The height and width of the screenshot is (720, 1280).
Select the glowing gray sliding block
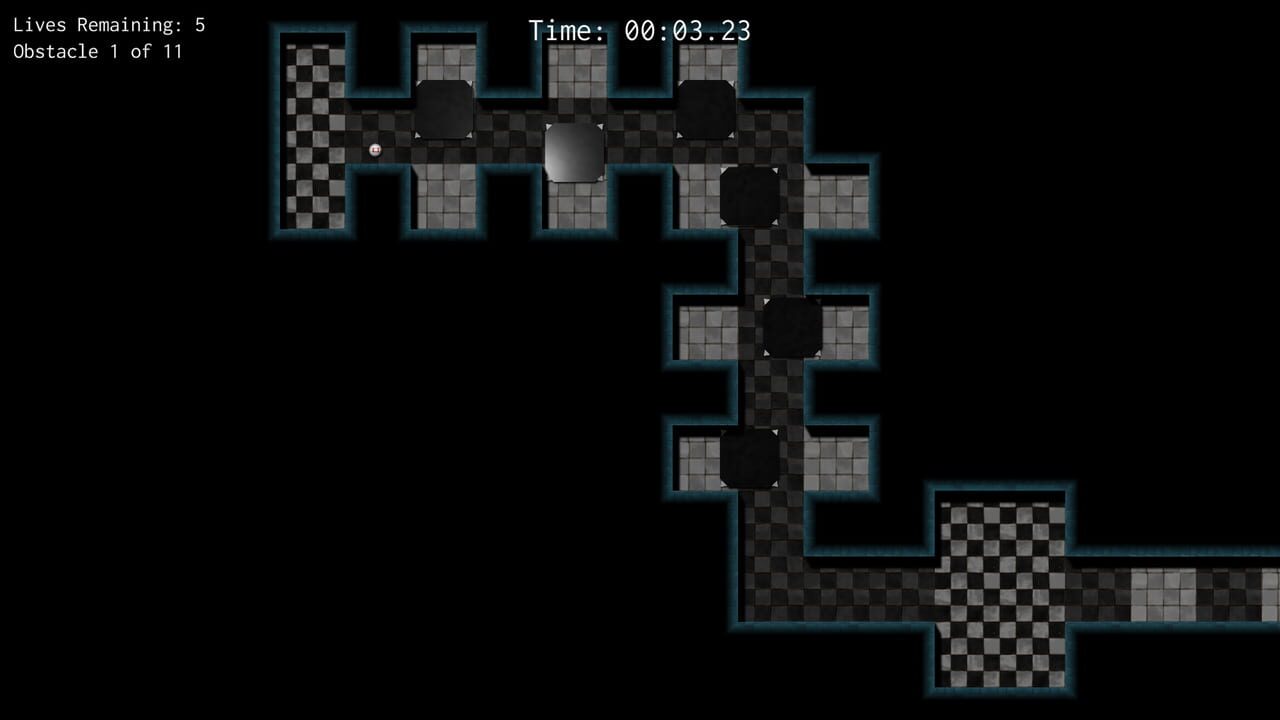click(x=575, y=152)
